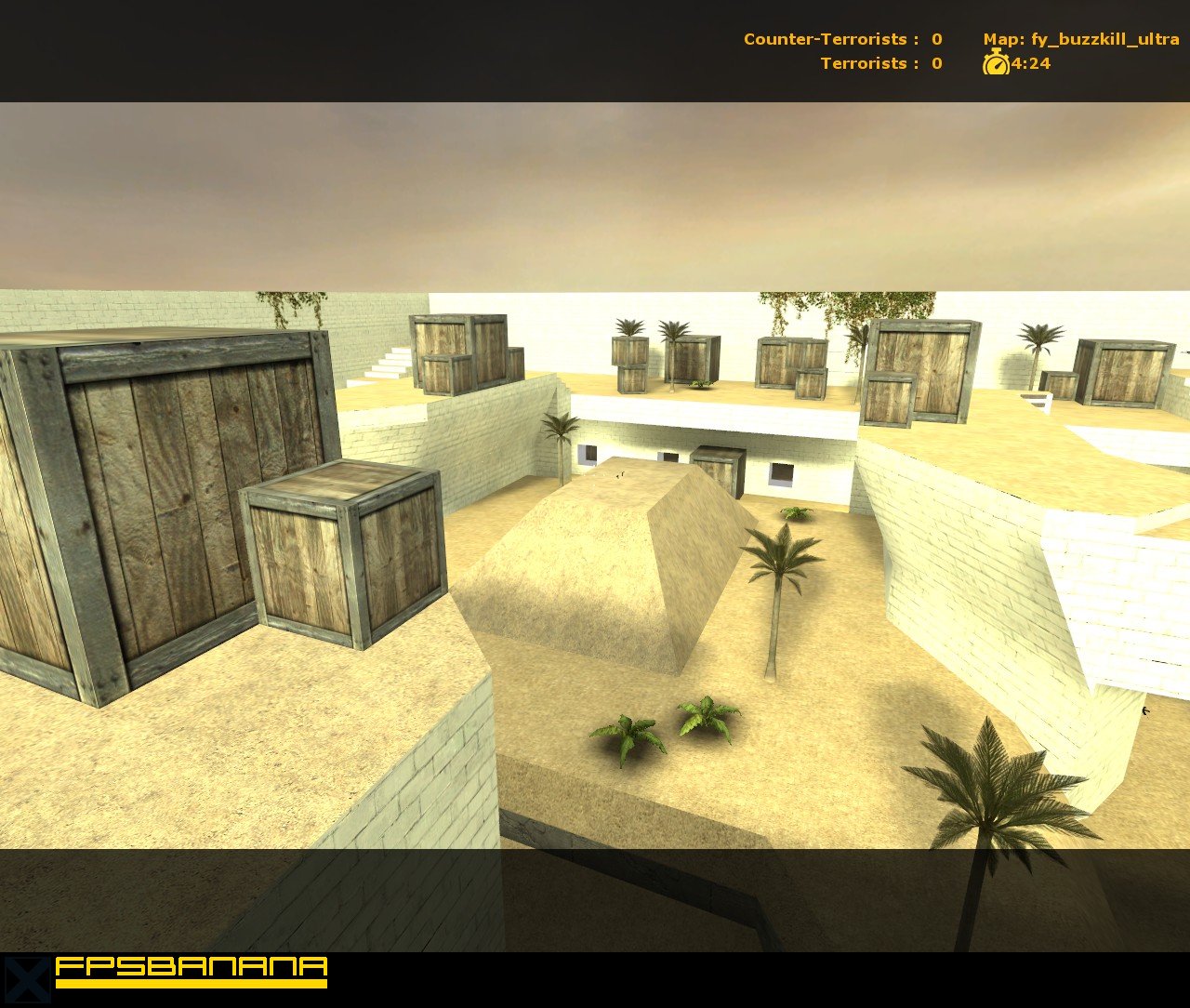Select the round timer showing 4:24
Viewport: 1190px width, 1008px height.
click(1030, 65)
